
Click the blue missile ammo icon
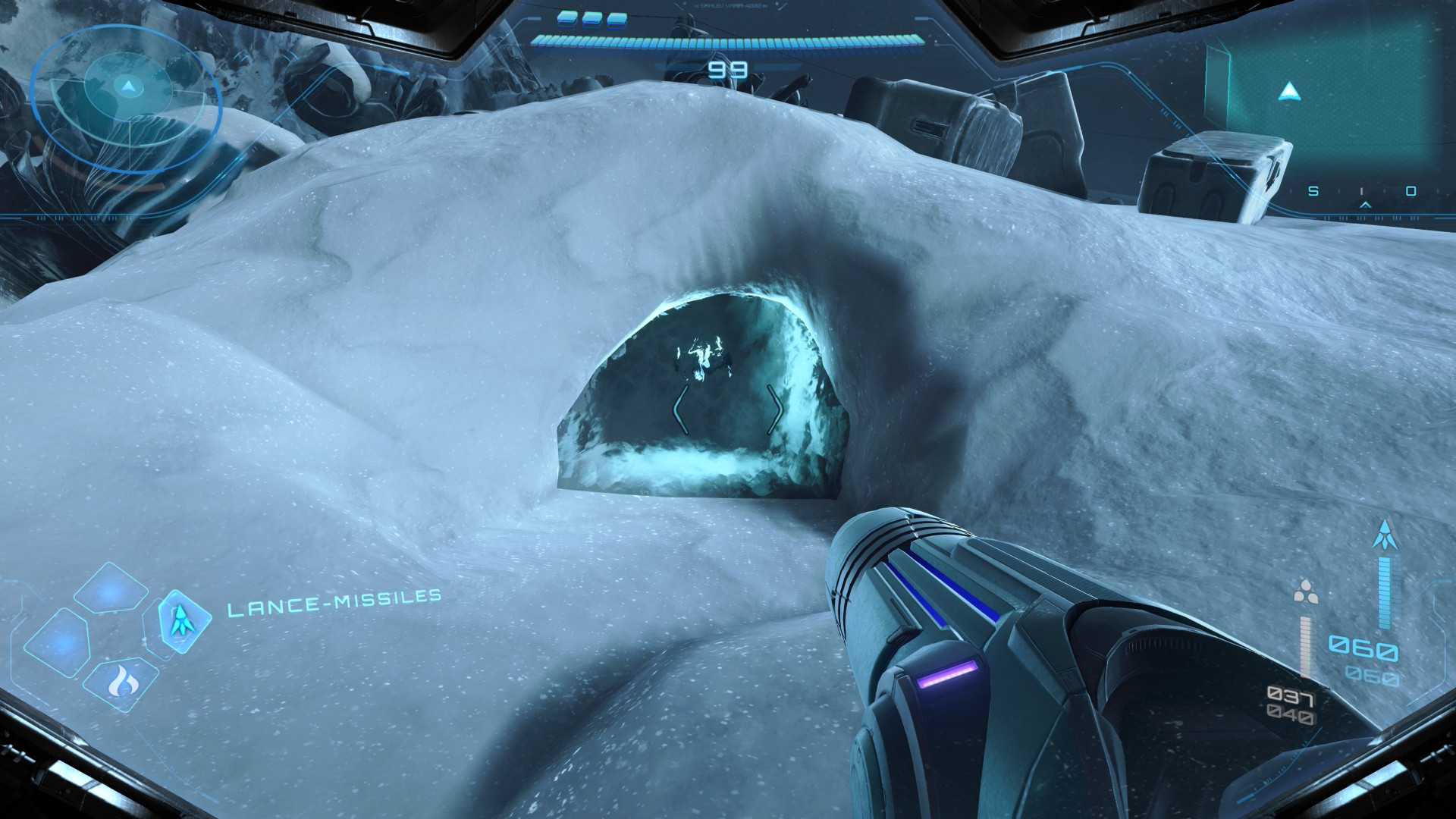click(1385, 536)
